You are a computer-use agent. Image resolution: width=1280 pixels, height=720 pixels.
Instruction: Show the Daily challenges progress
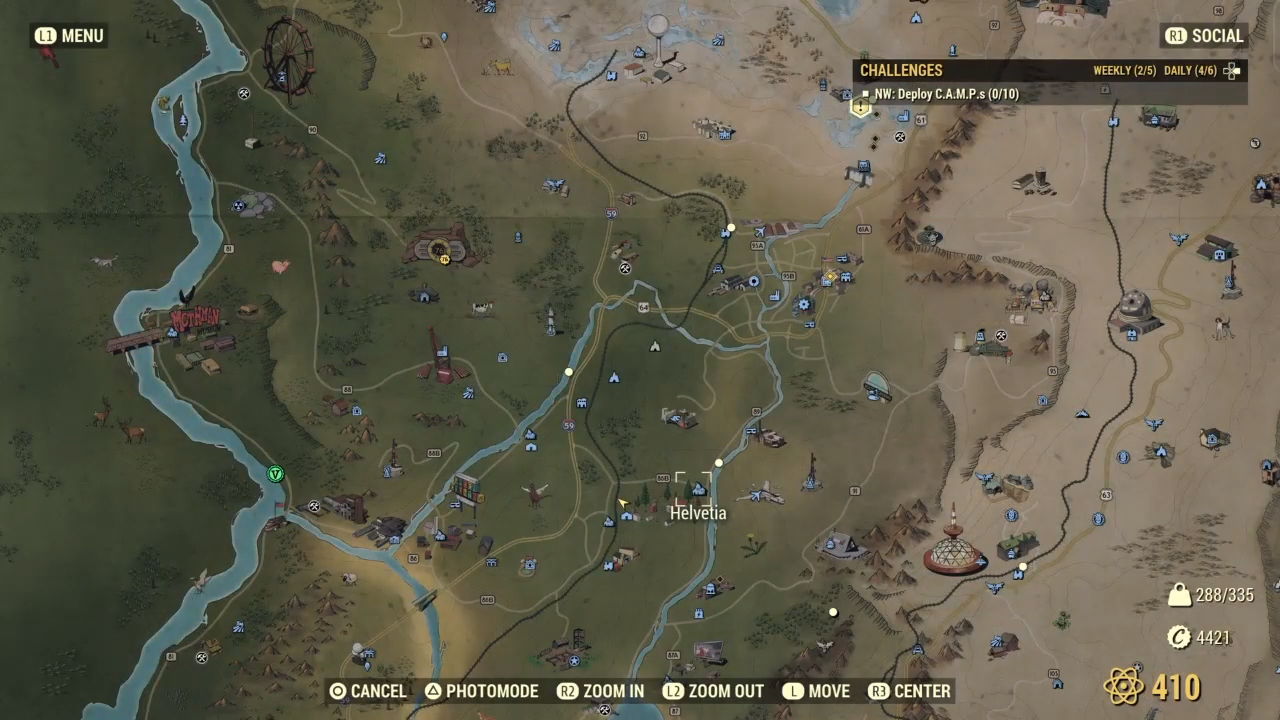(x=1192, y=71)
